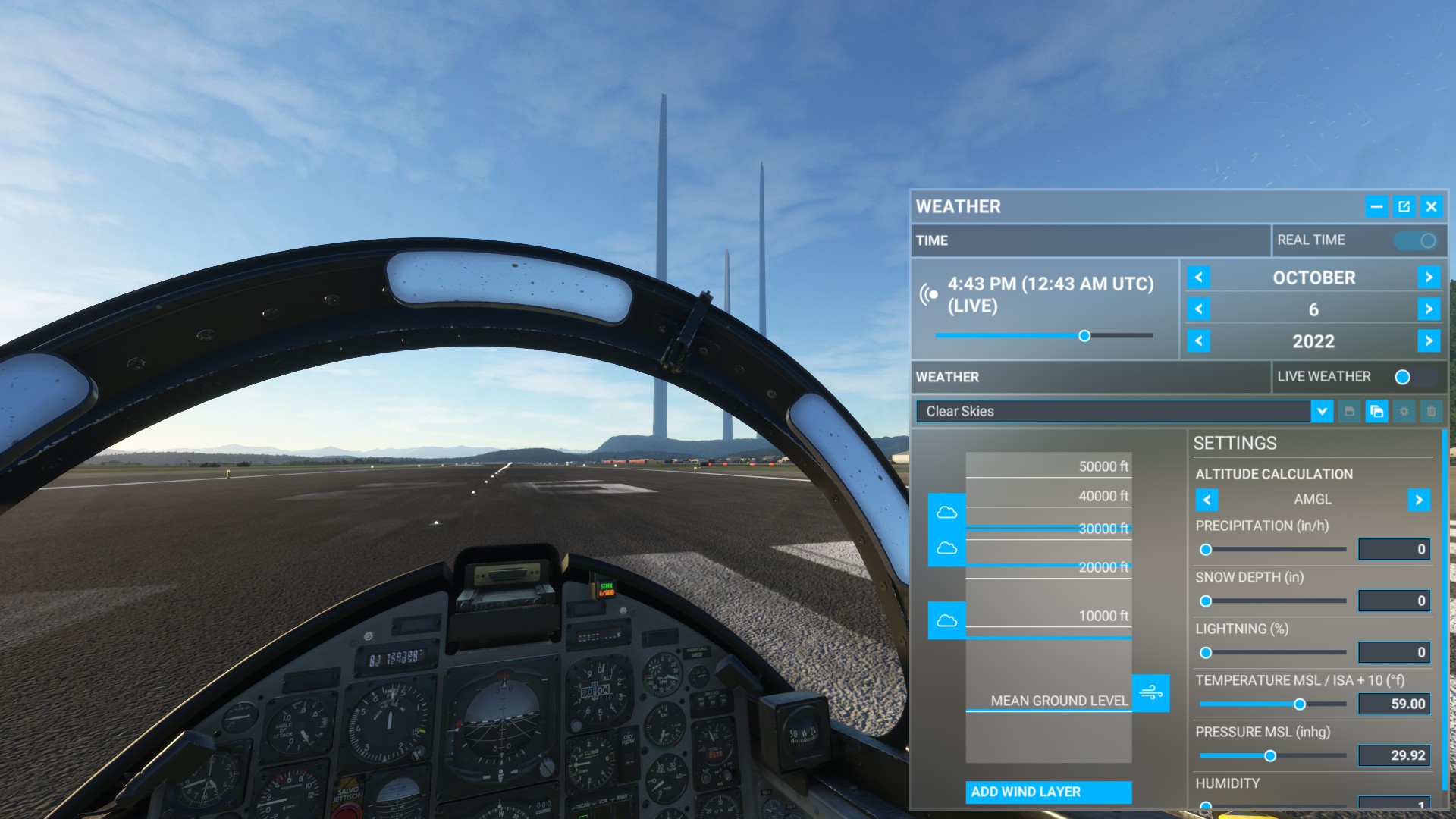Pop out the weather window
The width and height of the screenshot is (1456, 819).
1404,206
